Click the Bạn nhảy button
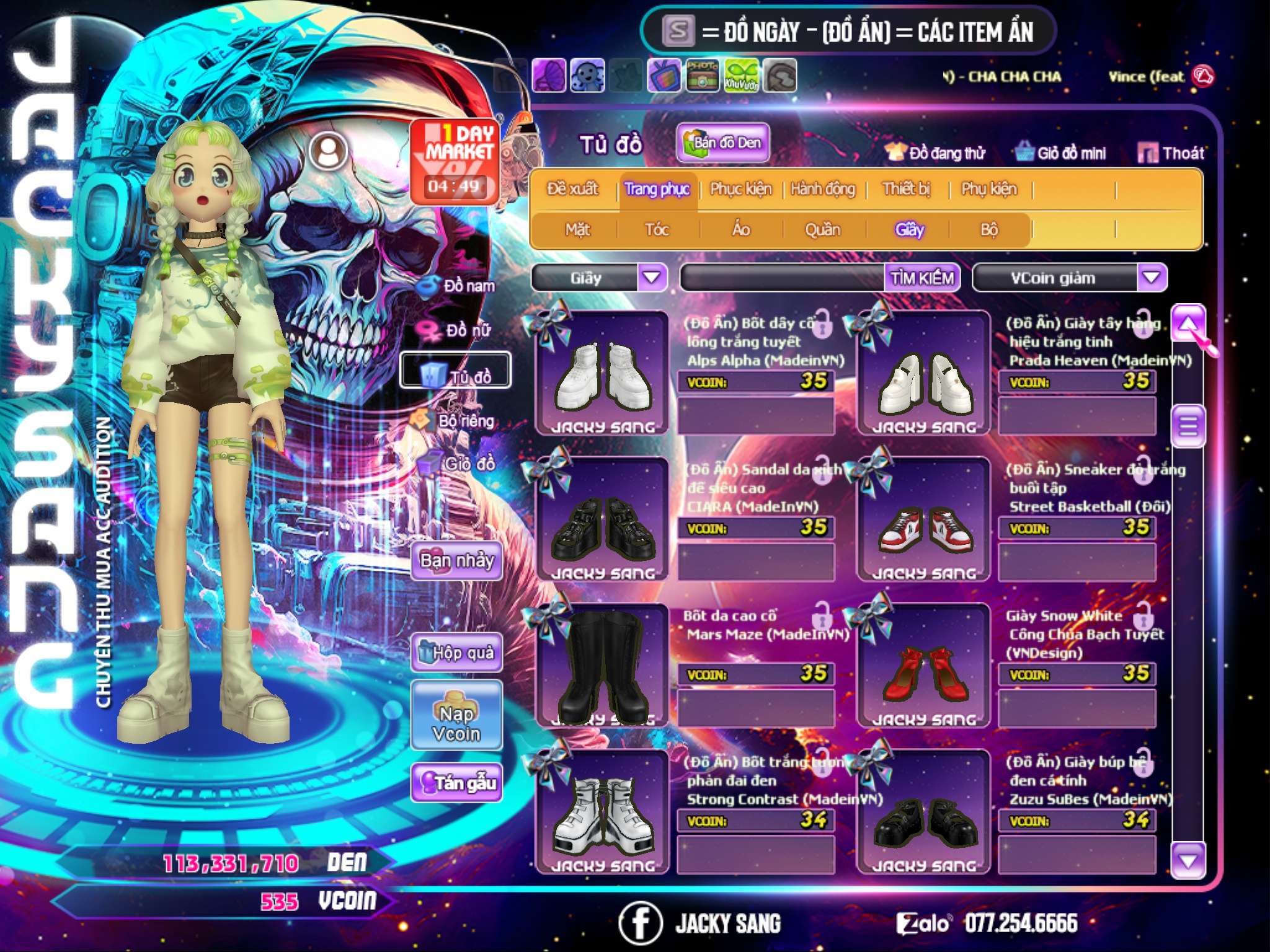1270x952 pixels. tap(456, 561)
